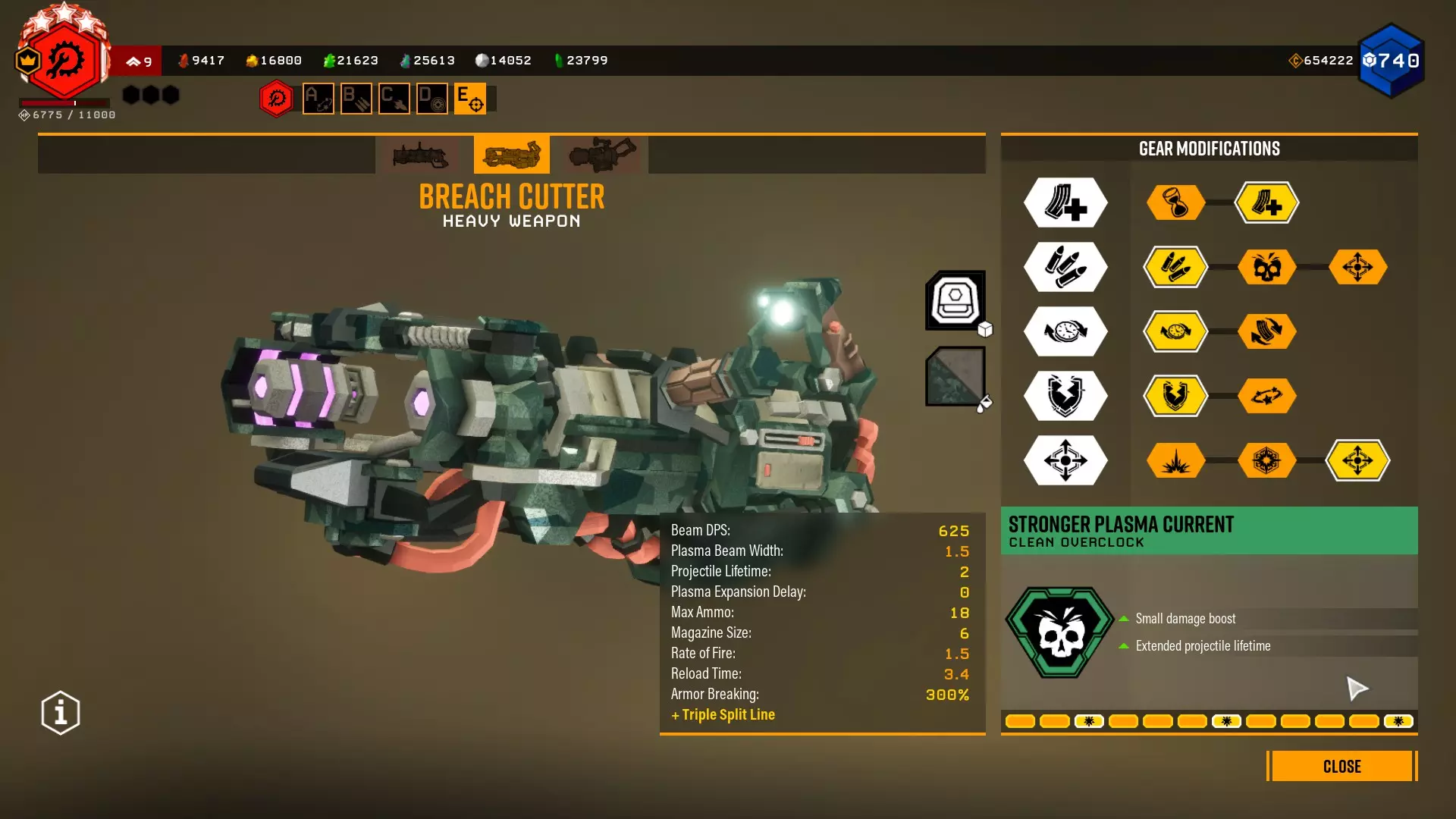
Task: Open the info panel icon
Action: (61, 713)
